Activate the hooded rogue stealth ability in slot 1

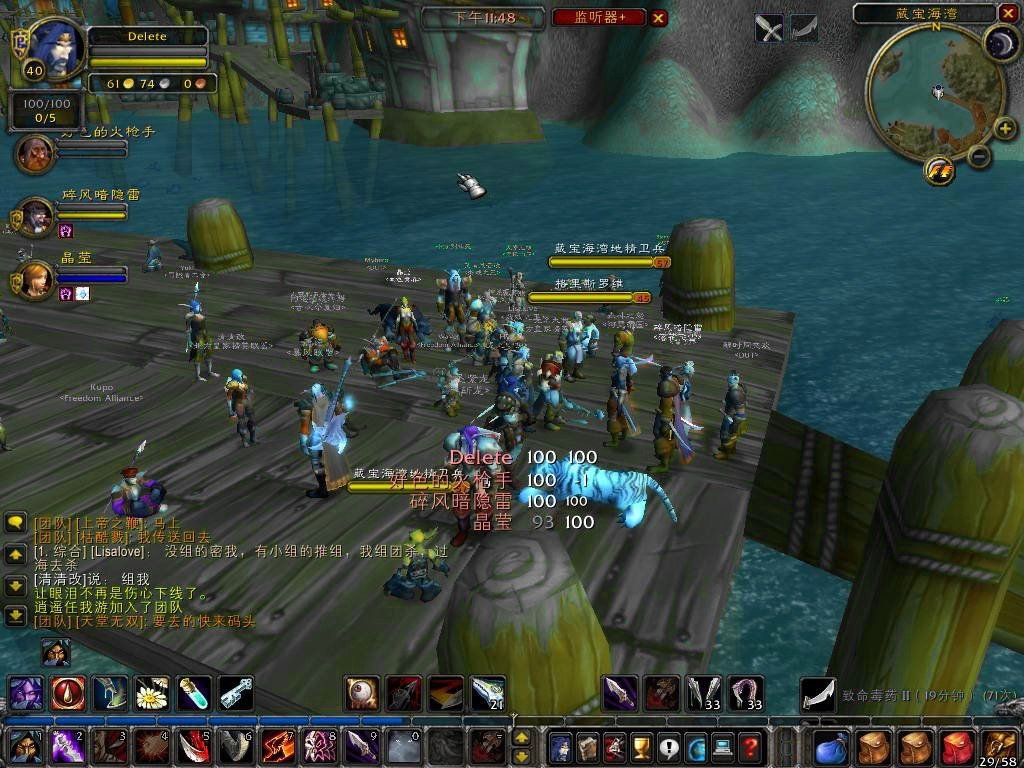[24, 747]
